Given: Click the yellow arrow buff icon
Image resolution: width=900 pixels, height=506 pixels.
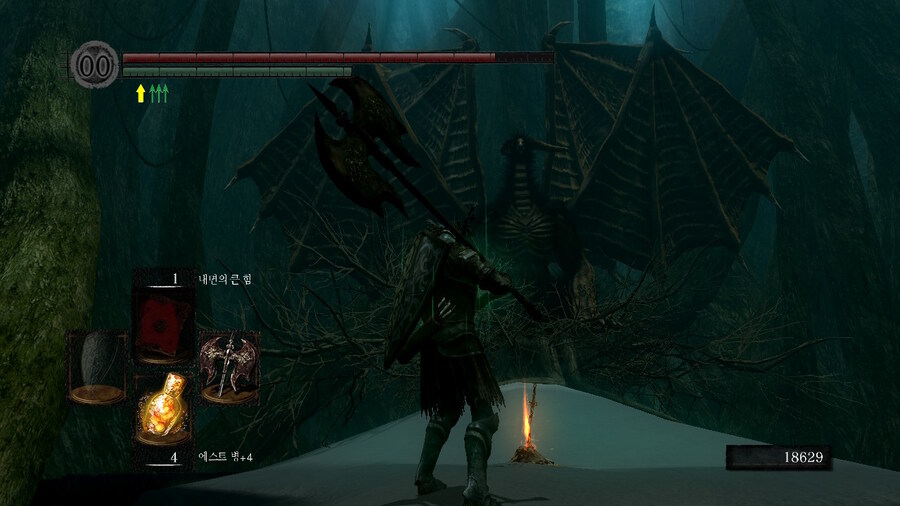Looking at the screenshot, I should coord(140,94).
